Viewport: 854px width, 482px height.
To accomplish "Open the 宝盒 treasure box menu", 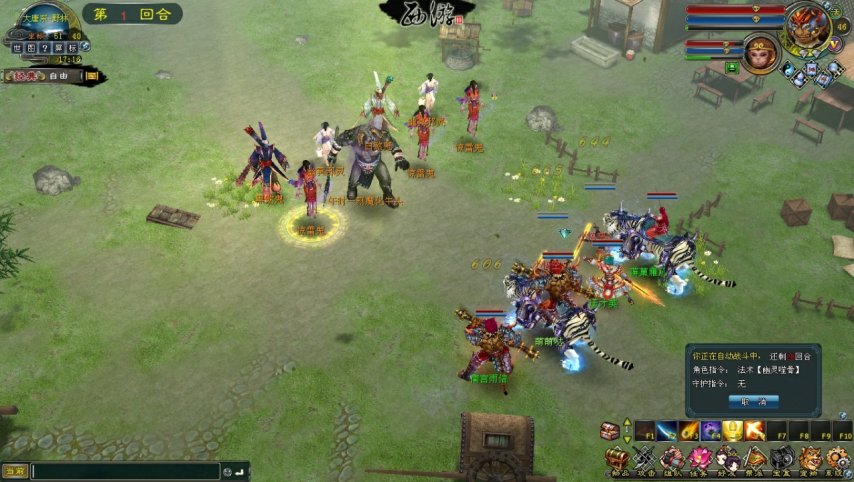I will pos(781,459).
